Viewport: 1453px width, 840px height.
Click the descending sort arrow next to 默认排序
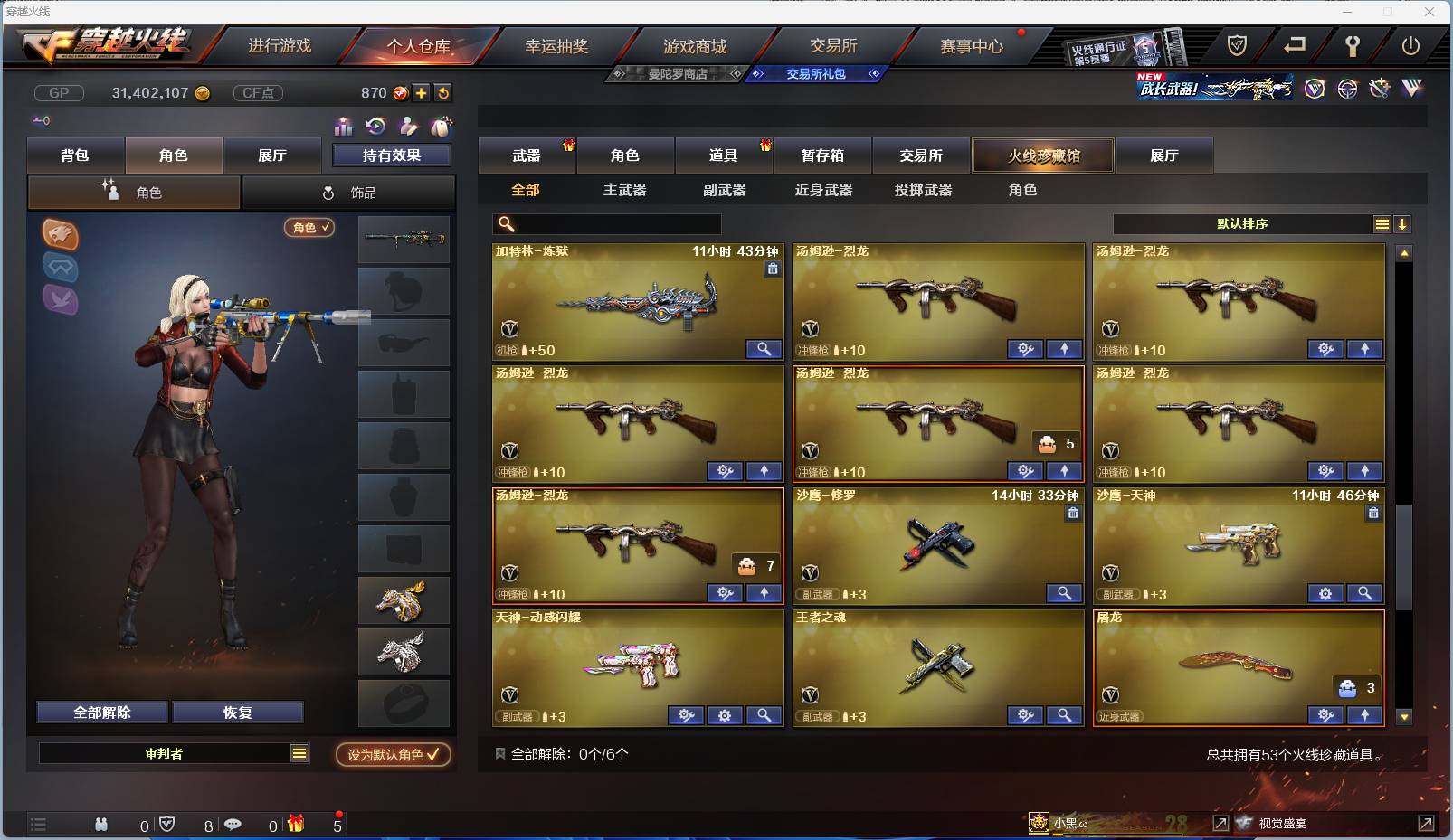[1403, 223]
